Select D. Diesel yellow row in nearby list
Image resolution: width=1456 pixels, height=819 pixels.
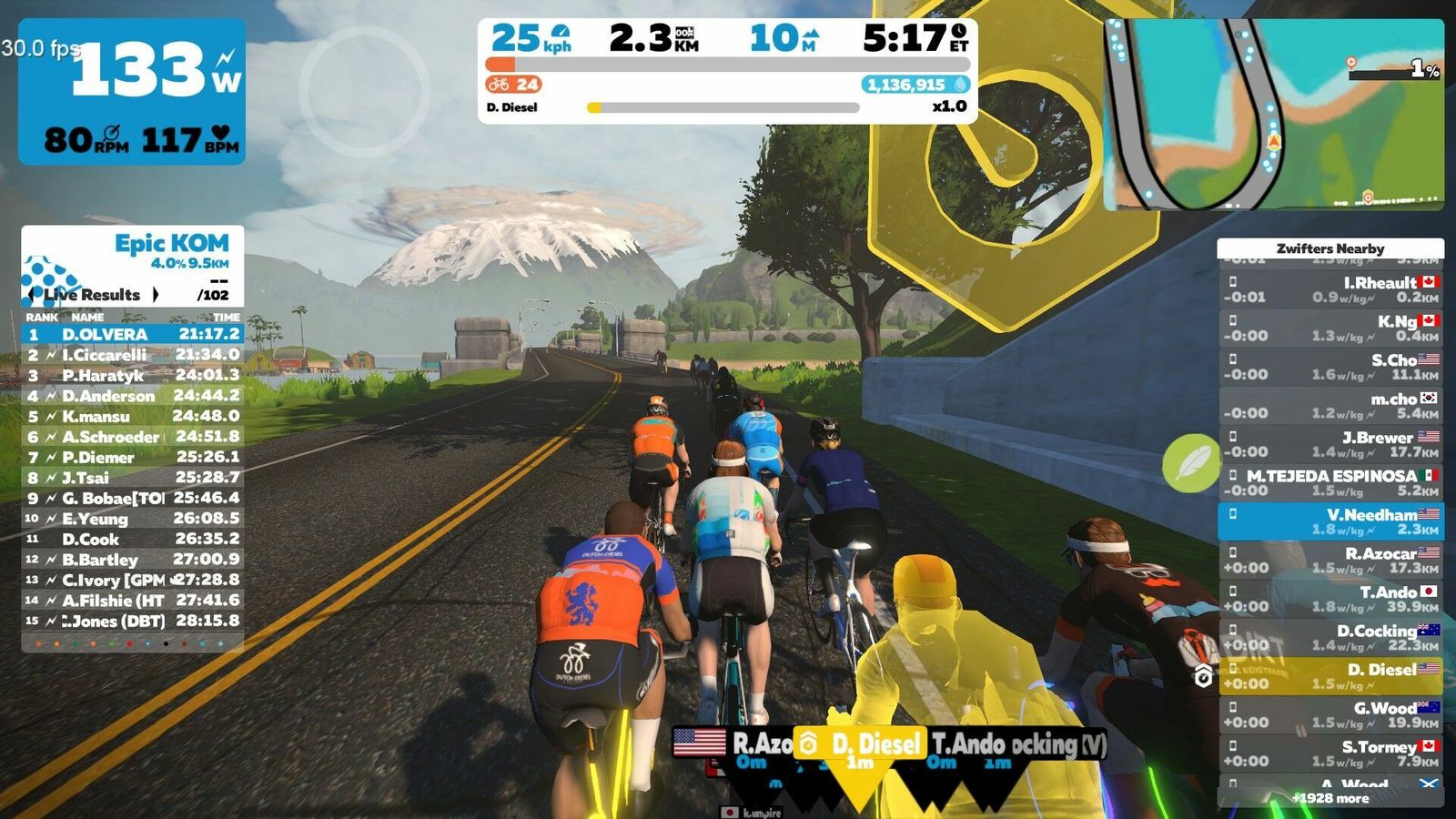1330,676
